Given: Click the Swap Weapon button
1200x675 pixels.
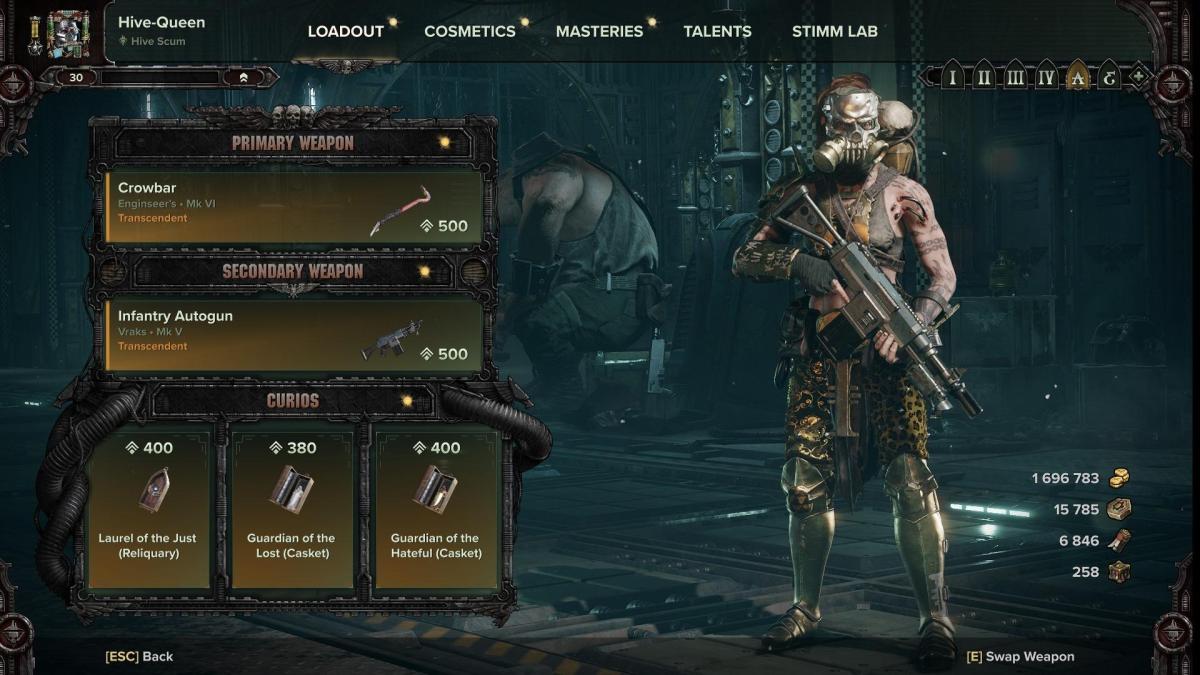Looking at the screenshot, I should click(1020, 657).
